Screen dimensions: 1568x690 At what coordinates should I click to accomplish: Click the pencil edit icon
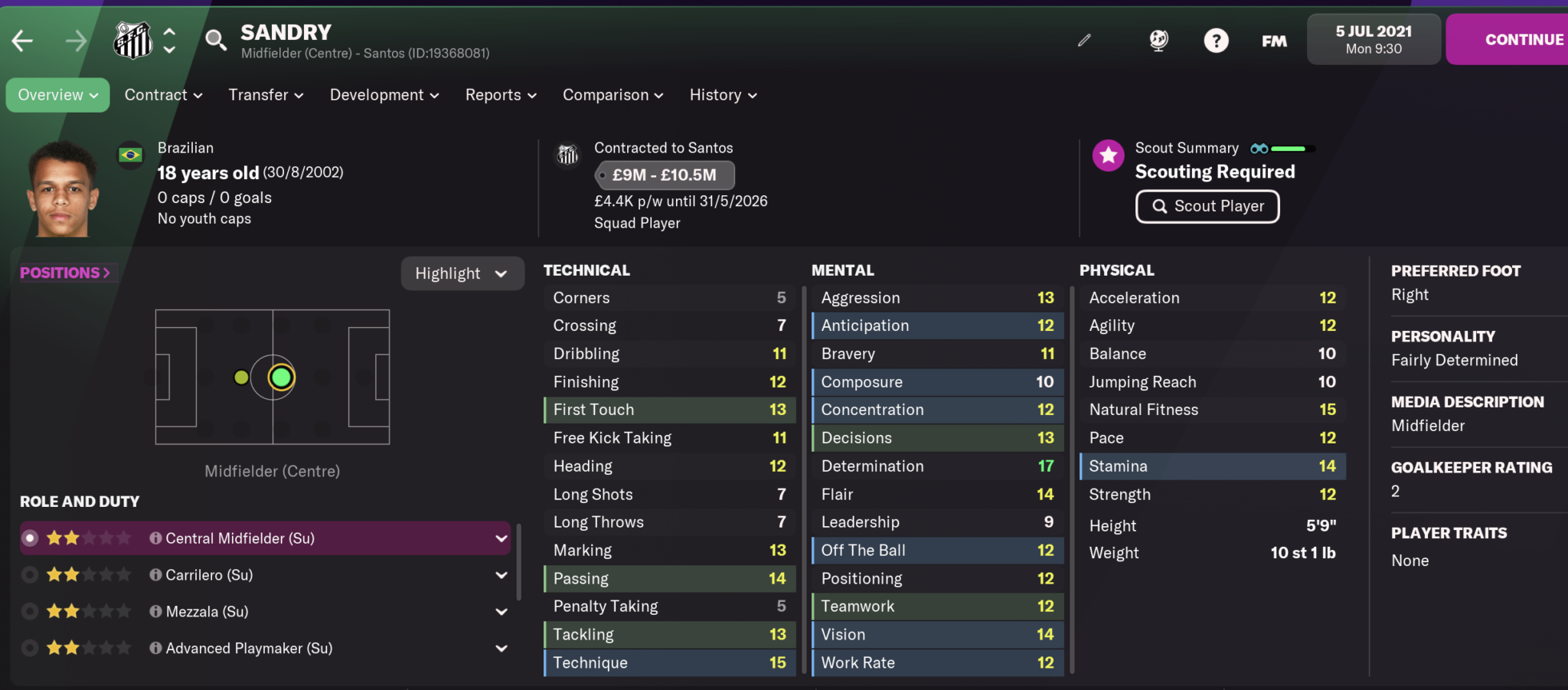pyautogui.click(x=1084, y=40)
